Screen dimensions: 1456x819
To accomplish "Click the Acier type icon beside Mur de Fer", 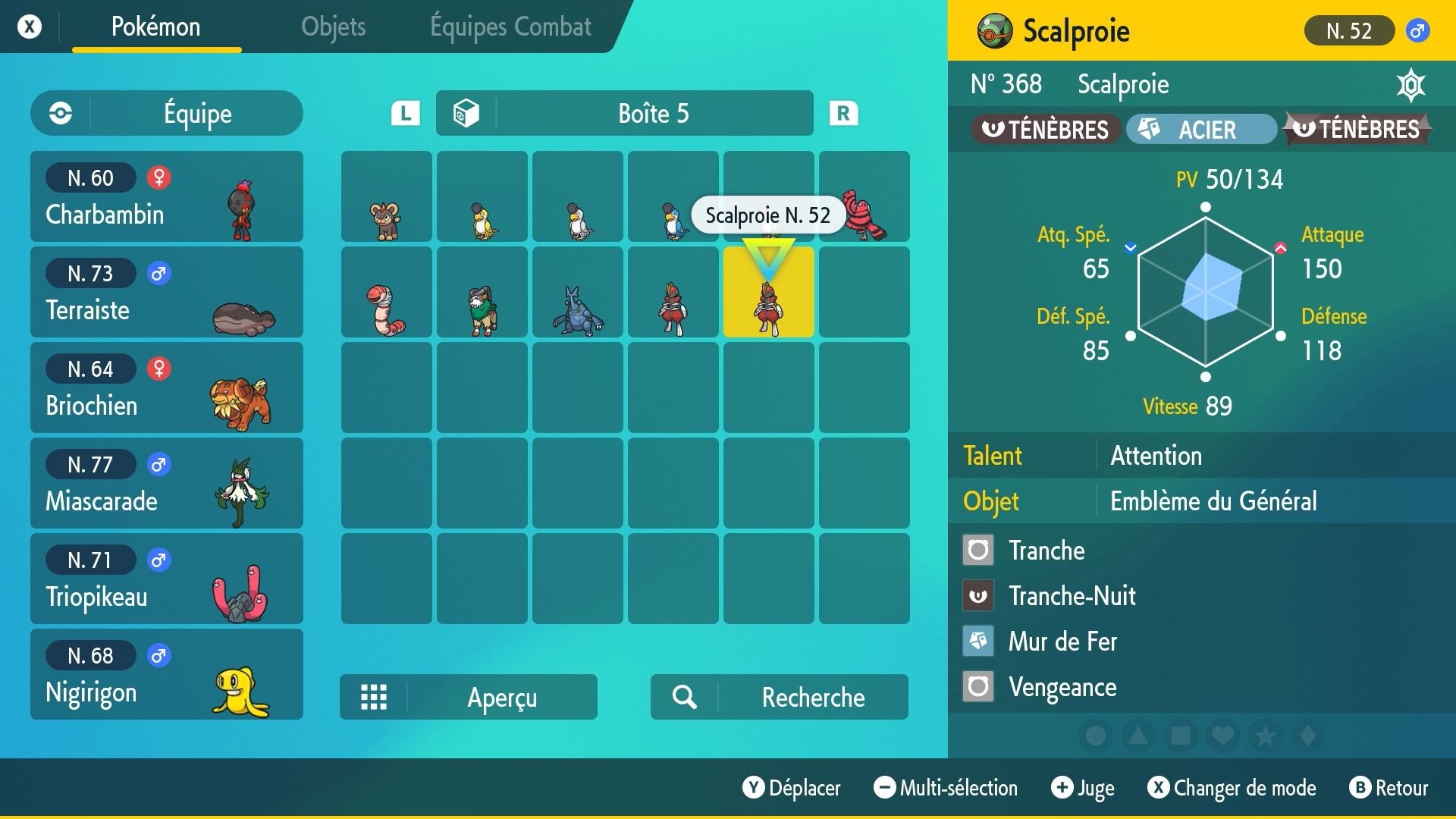I will pyautogui.click(x=978, y=641).
